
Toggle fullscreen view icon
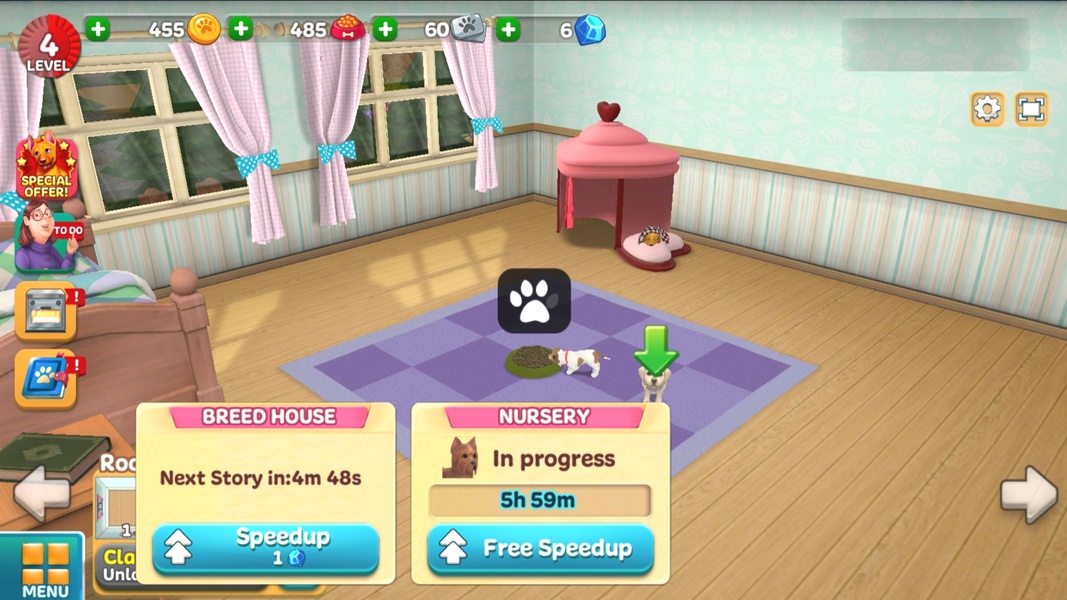click(x=1031, y=108)
